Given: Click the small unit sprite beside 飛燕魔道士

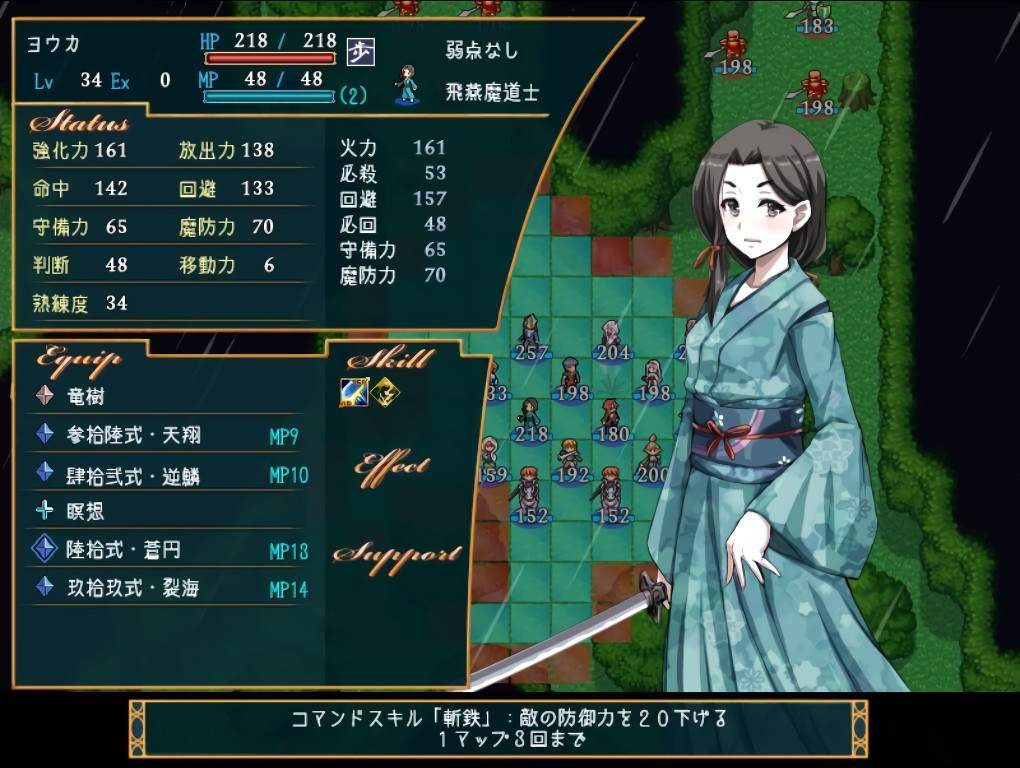Looking at the screenshot, I should [x=407, y=85].
